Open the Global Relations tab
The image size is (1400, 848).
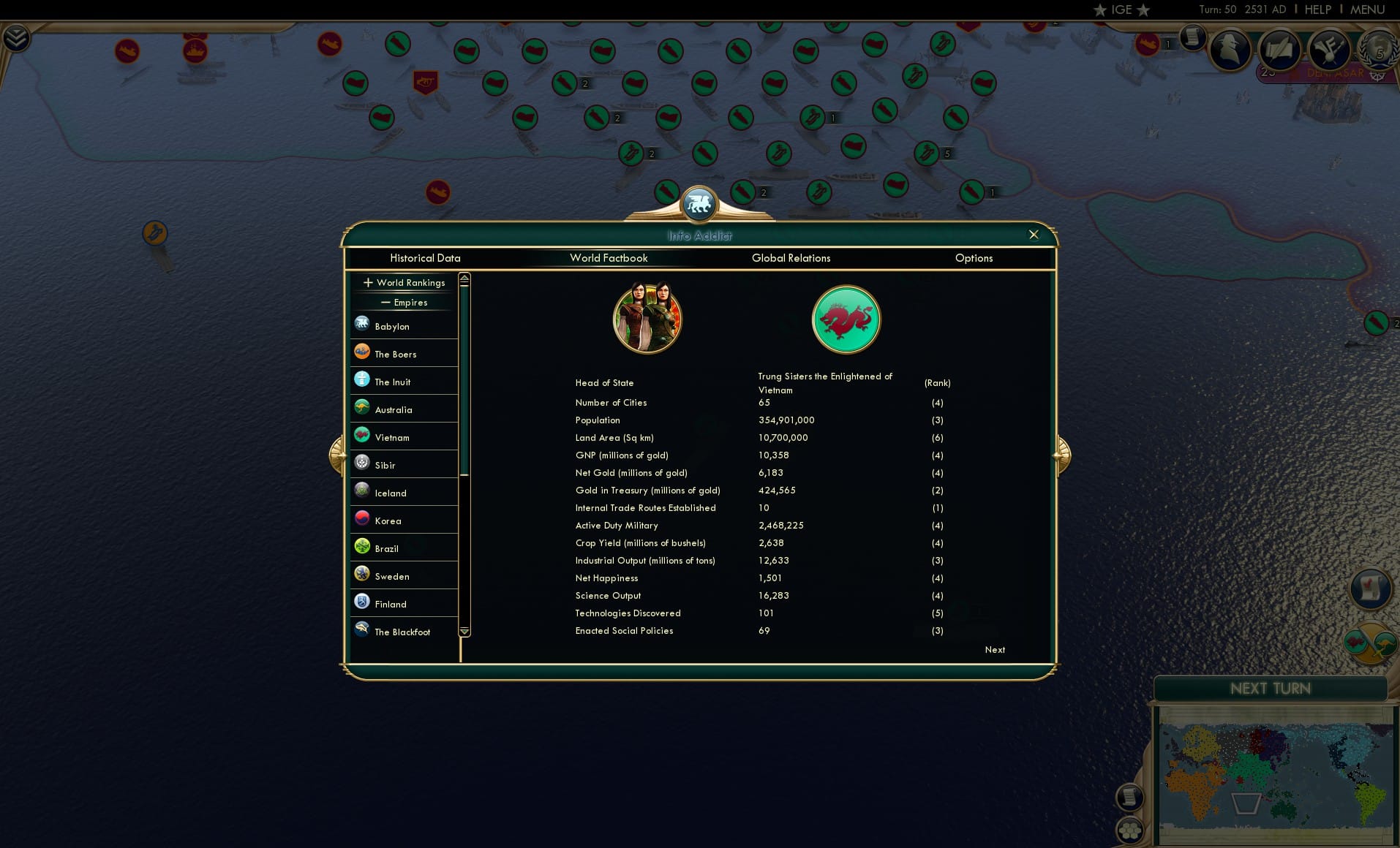(791, 258)
